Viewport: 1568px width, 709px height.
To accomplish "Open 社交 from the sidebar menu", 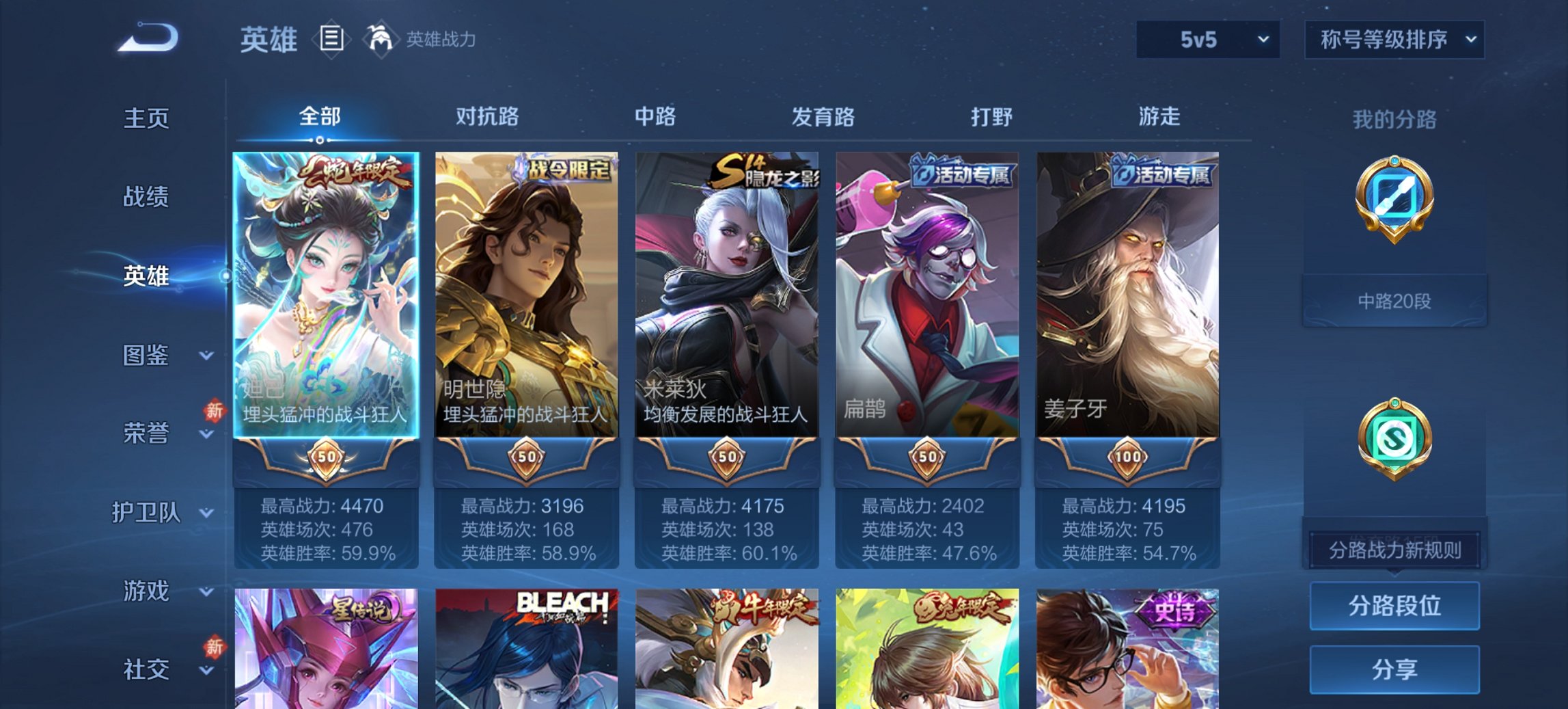I will pyautogui.click(x=147, y=670).
